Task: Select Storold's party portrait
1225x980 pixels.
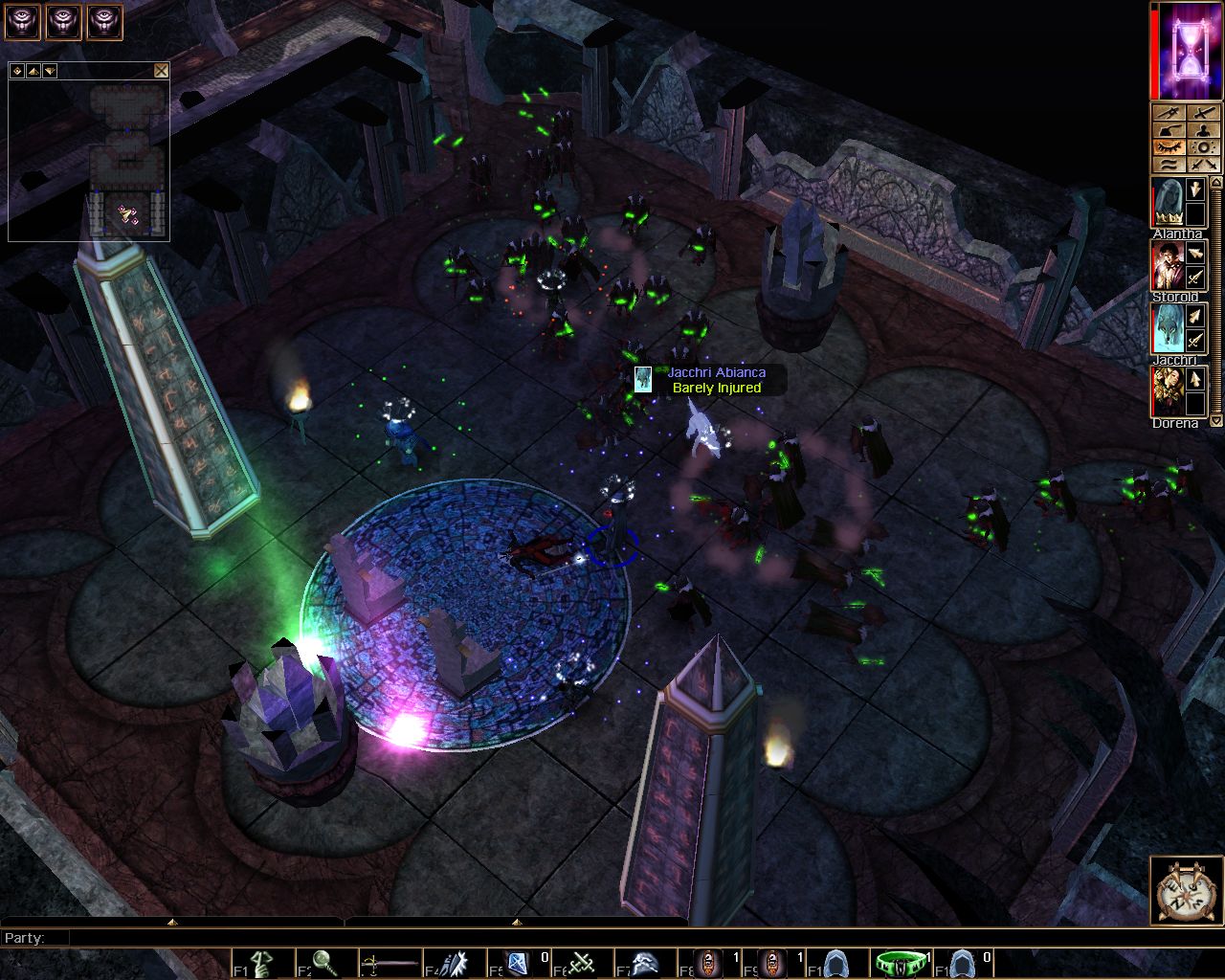Action: click(1168, 265)
